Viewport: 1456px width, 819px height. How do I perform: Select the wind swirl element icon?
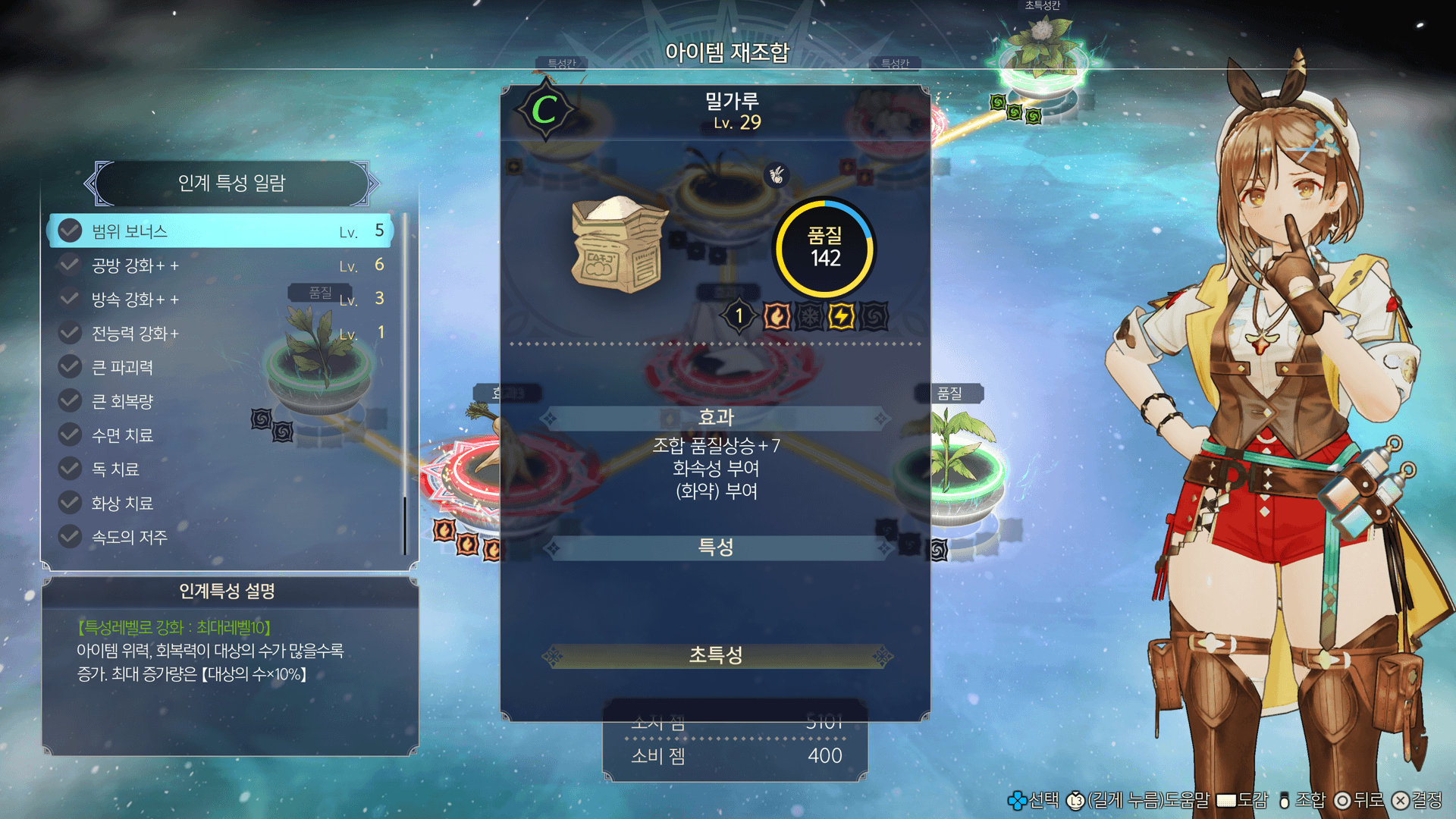pos(874,316)
